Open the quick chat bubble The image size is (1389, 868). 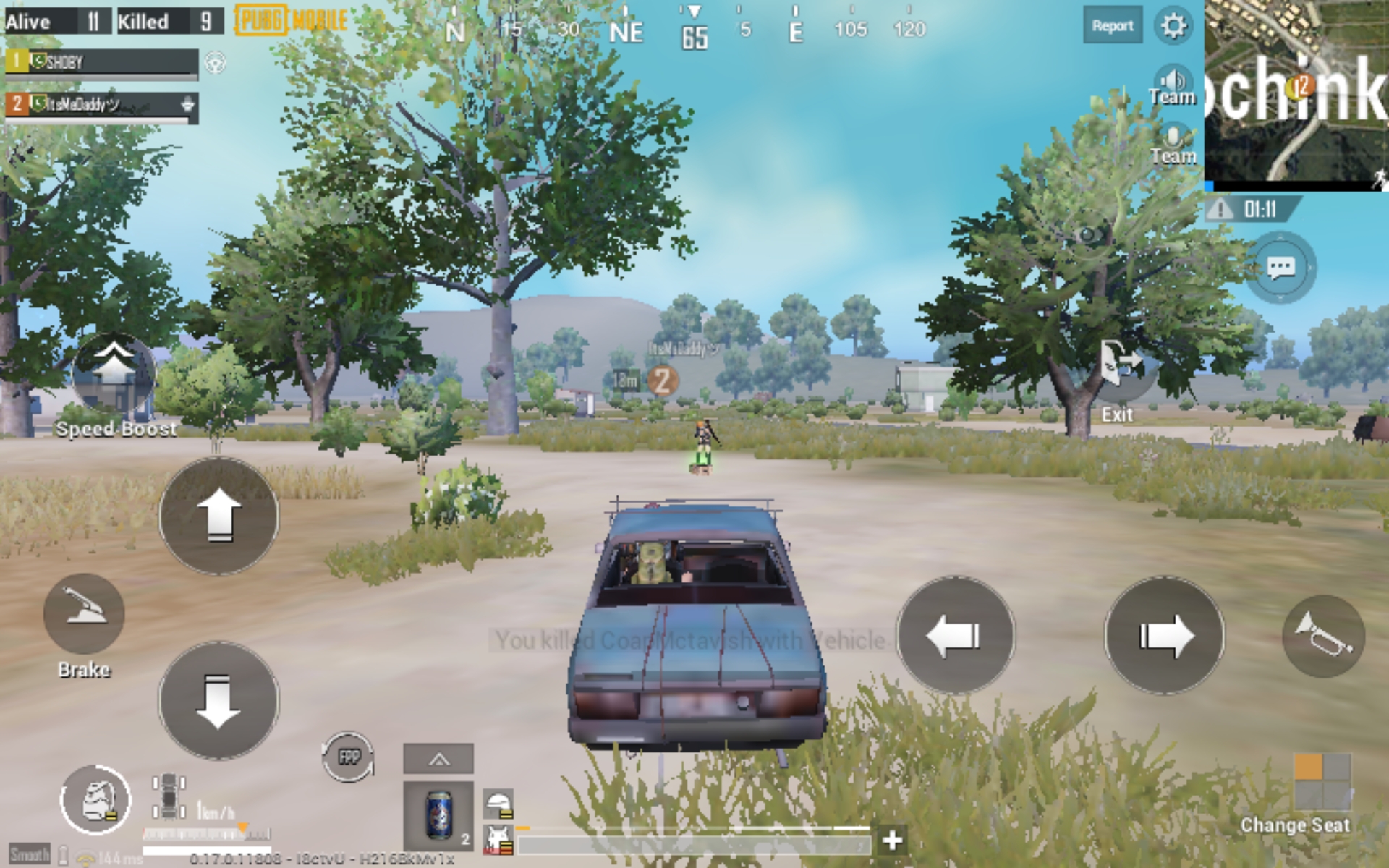[x=1280, y=268]
